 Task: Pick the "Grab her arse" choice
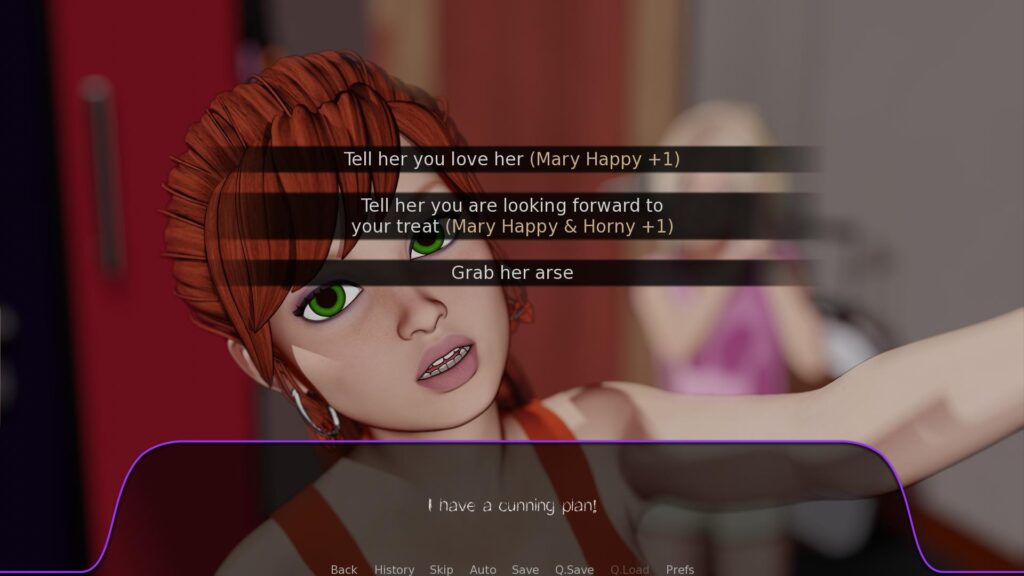(x=512, y=272)
